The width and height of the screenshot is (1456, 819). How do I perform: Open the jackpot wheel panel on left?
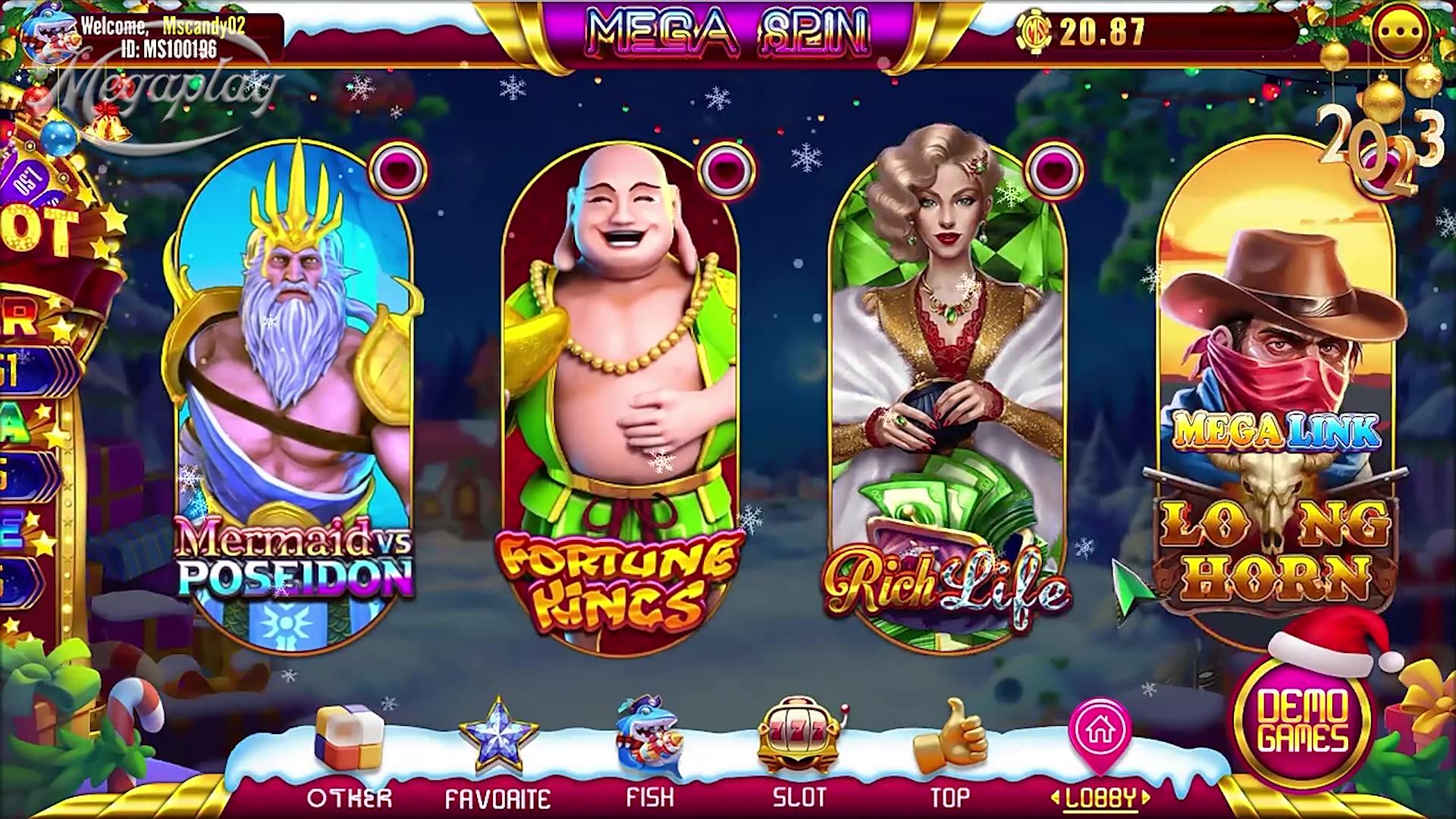pyautogui.click(x=38, y=341)
